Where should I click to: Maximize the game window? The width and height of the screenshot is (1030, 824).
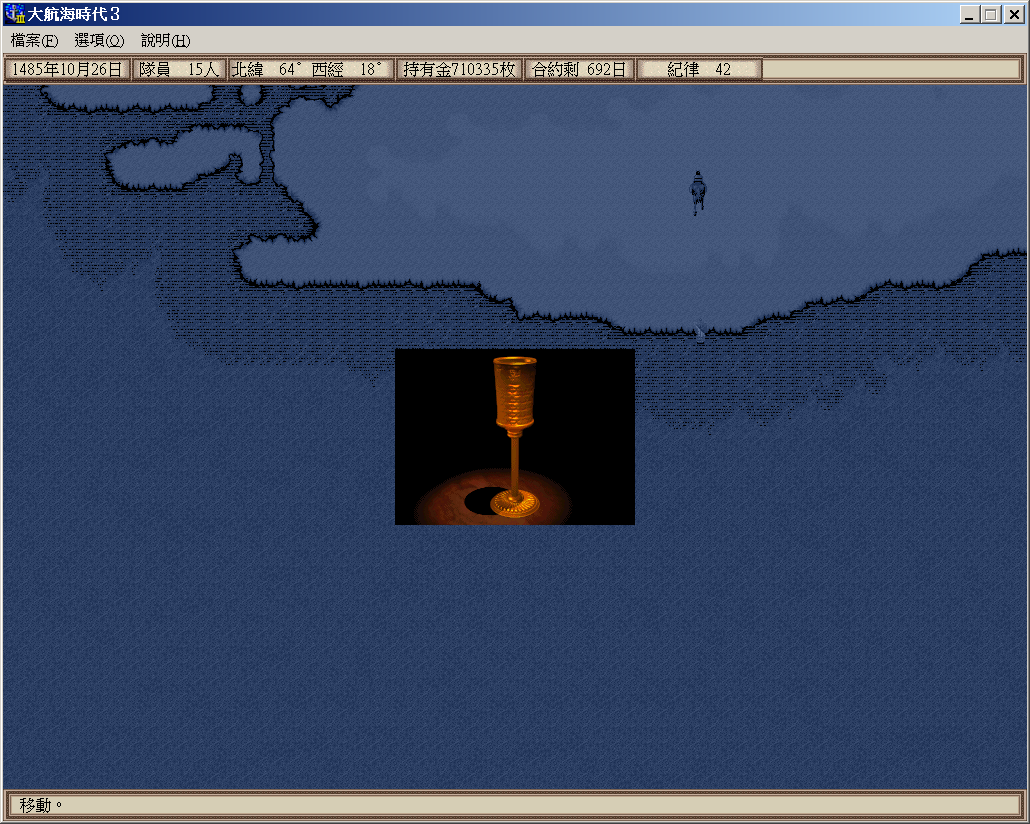[990, 14]
